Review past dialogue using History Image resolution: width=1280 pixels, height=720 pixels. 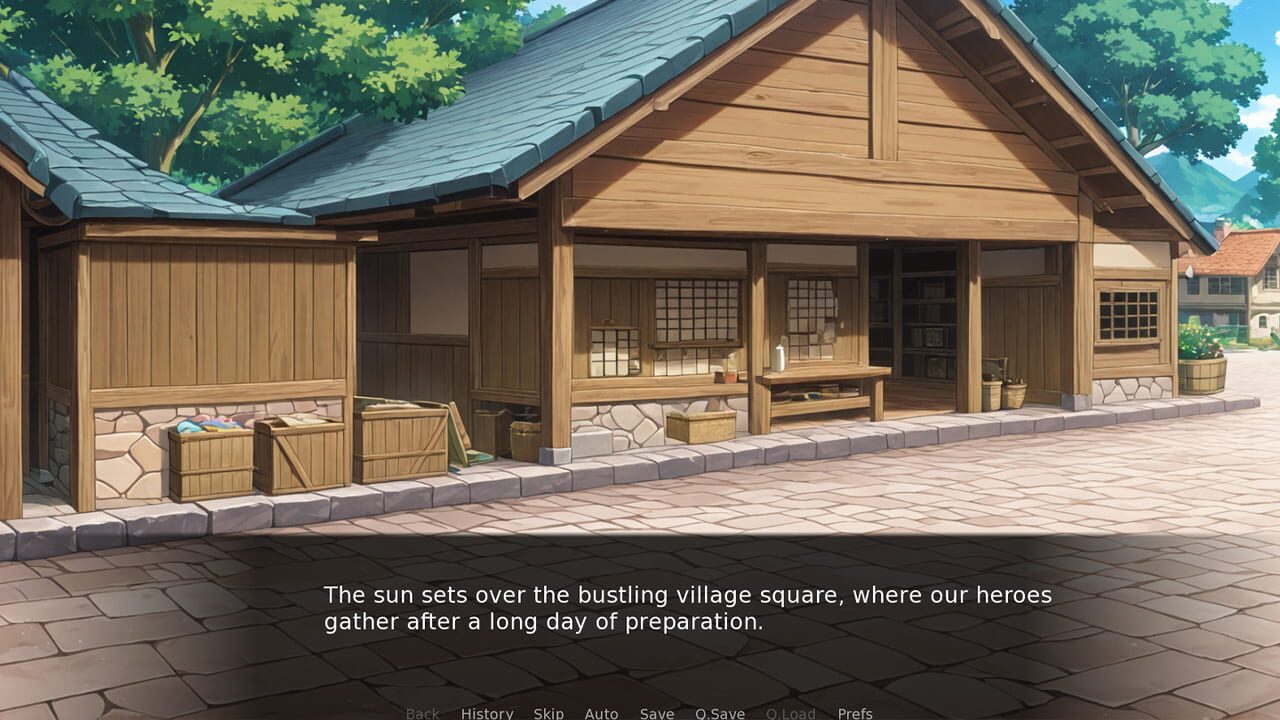486,714
